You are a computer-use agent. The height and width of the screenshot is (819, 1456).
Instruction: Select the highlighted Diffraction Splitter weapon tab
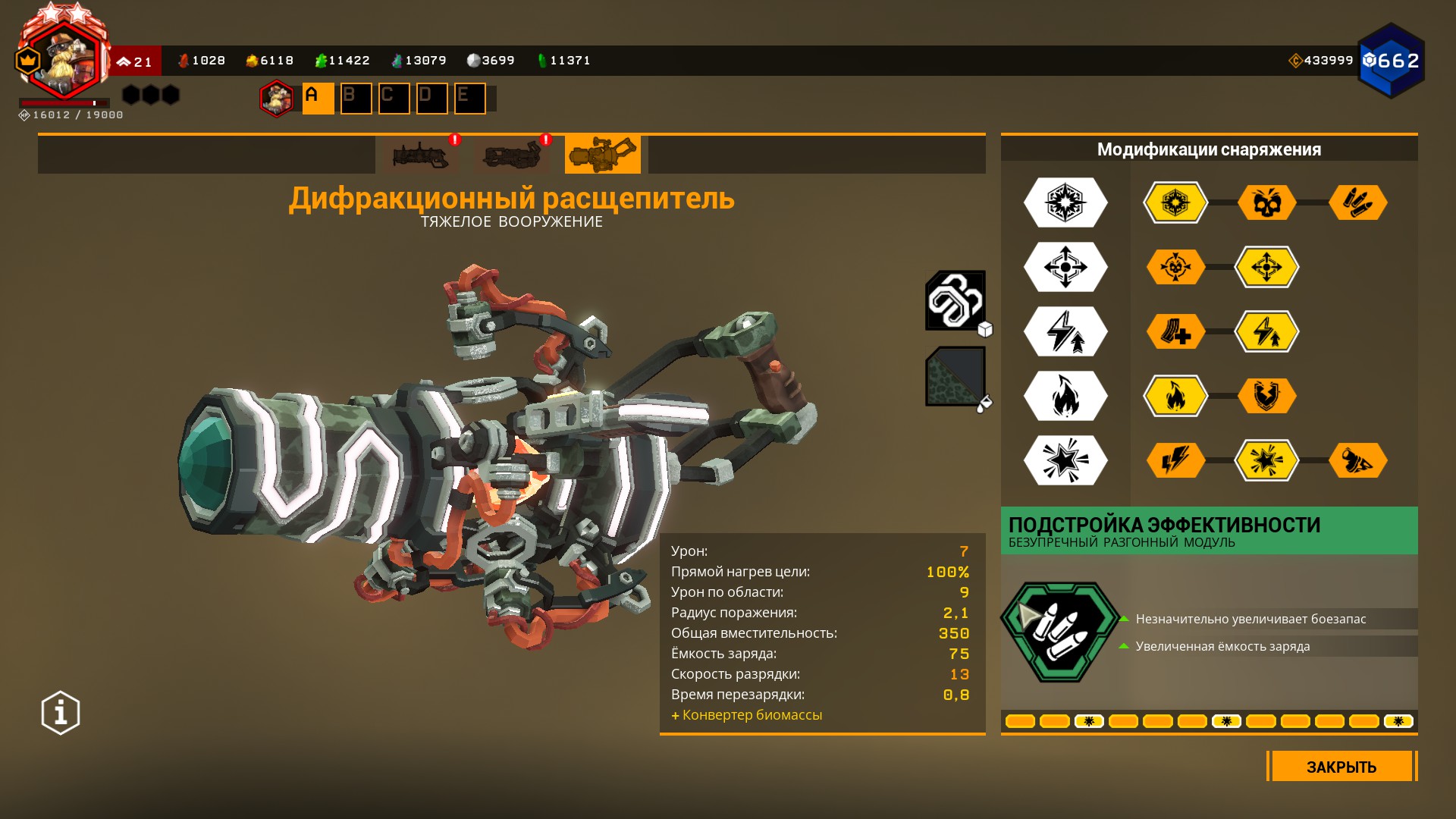[602, 155]
